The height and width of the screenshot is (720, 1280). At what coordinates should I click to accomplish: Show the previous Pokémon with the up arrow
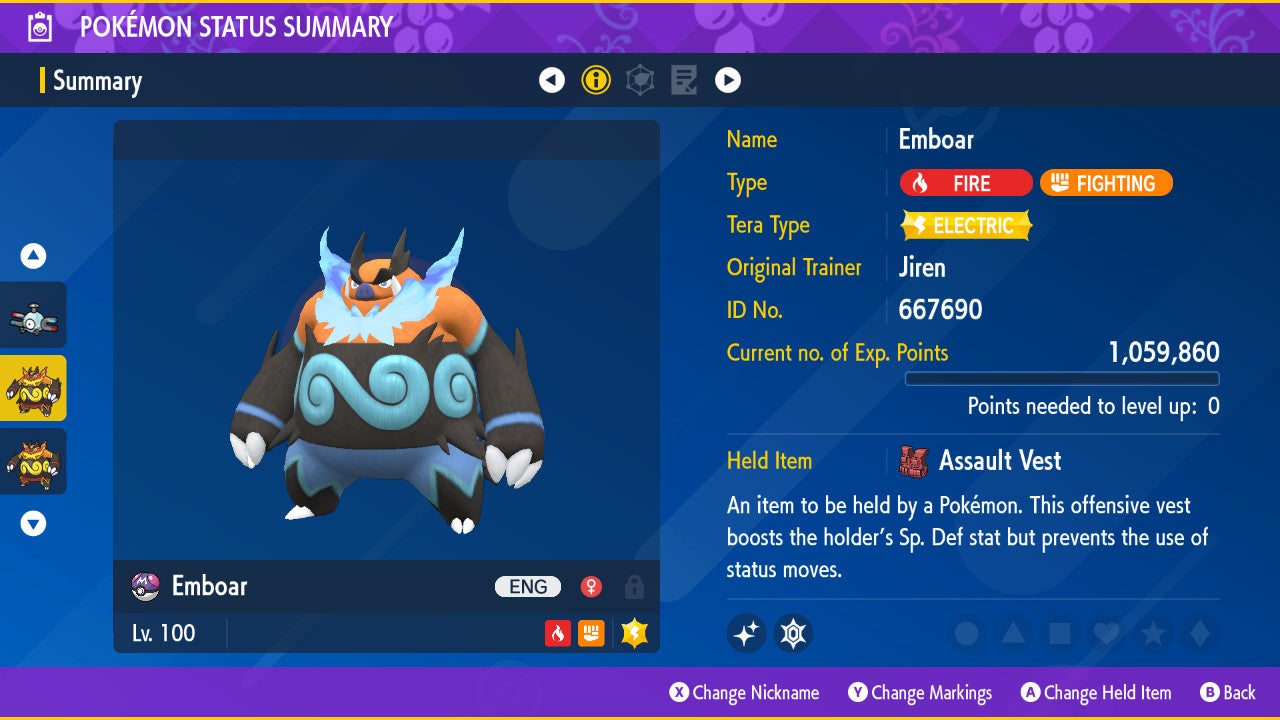tap(34, 257)
